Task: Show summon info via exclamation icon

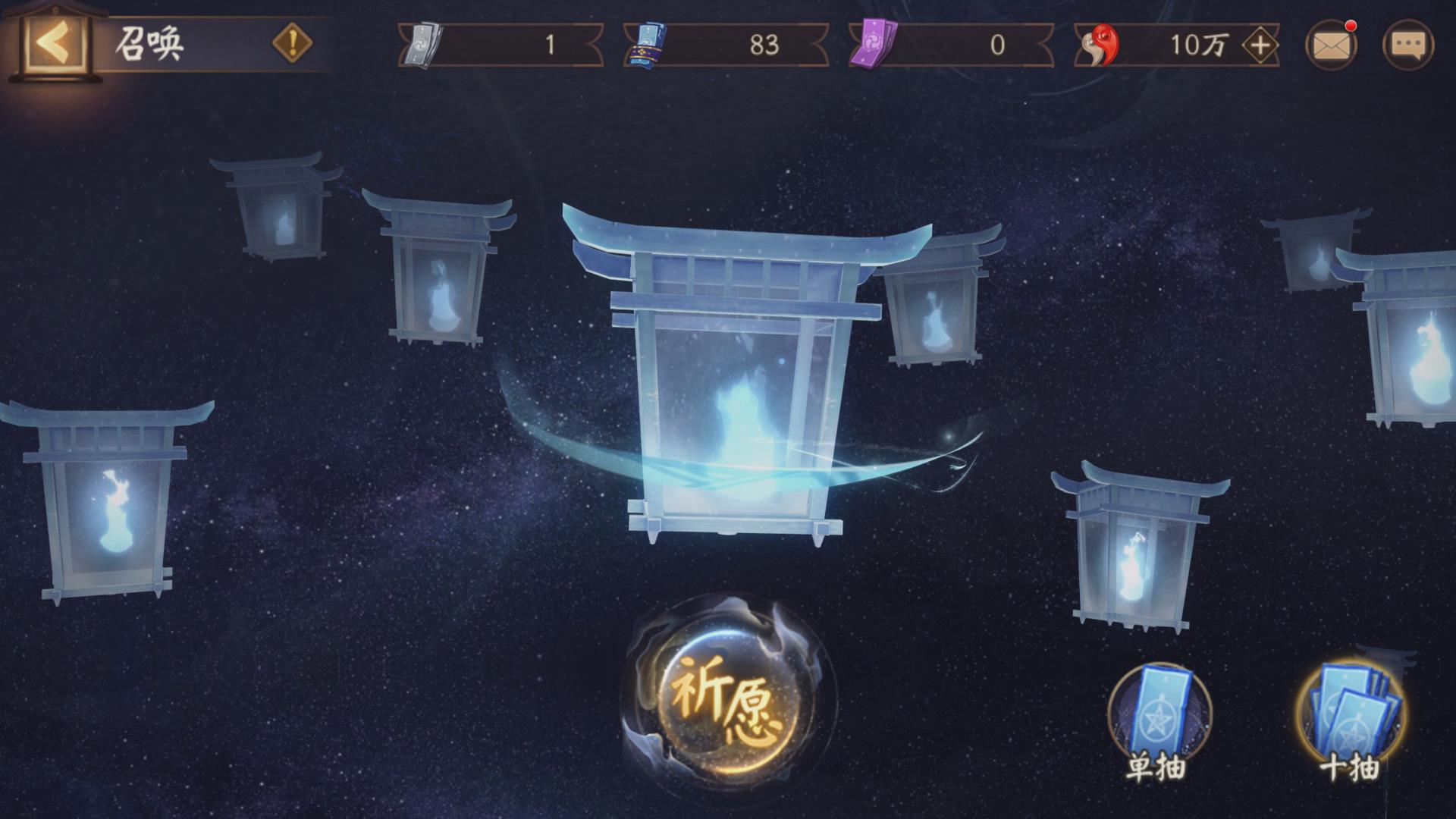Action: coord(292,43)
